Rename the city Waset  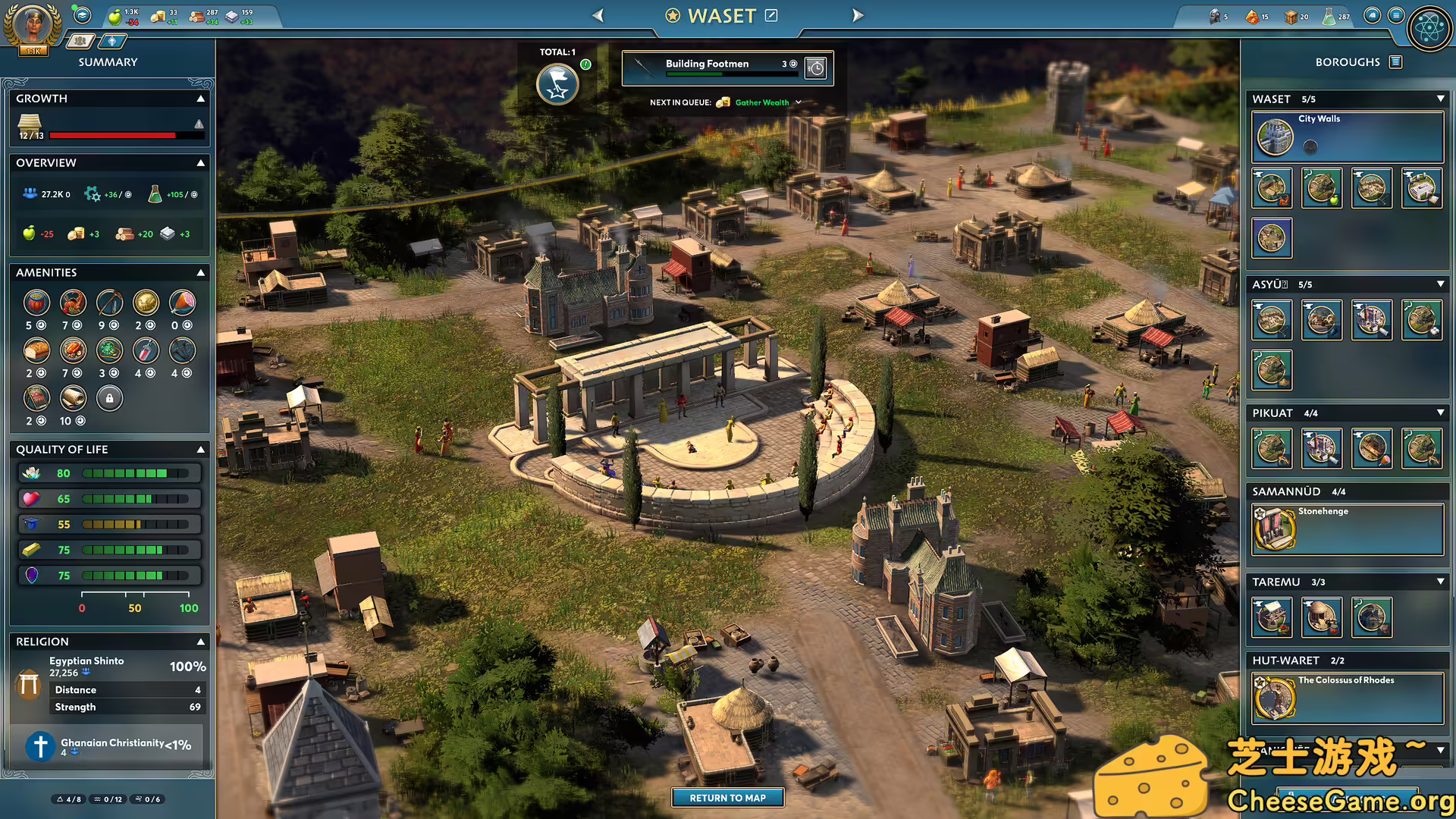click(771, 15)
